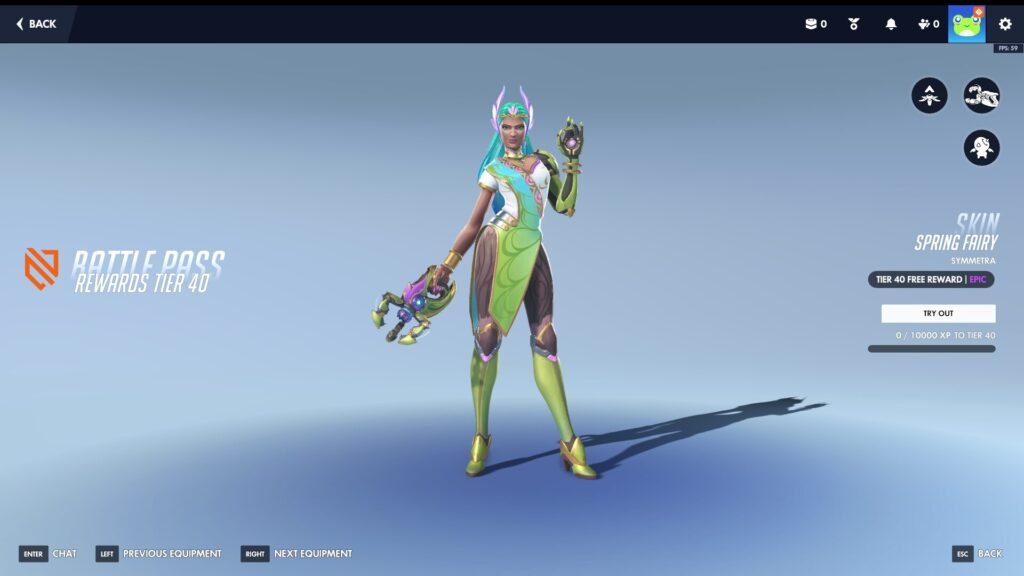Viewport: 1024px width, 576px height.
Task: Show the Next Equipment item
Action: pos(297,553)
